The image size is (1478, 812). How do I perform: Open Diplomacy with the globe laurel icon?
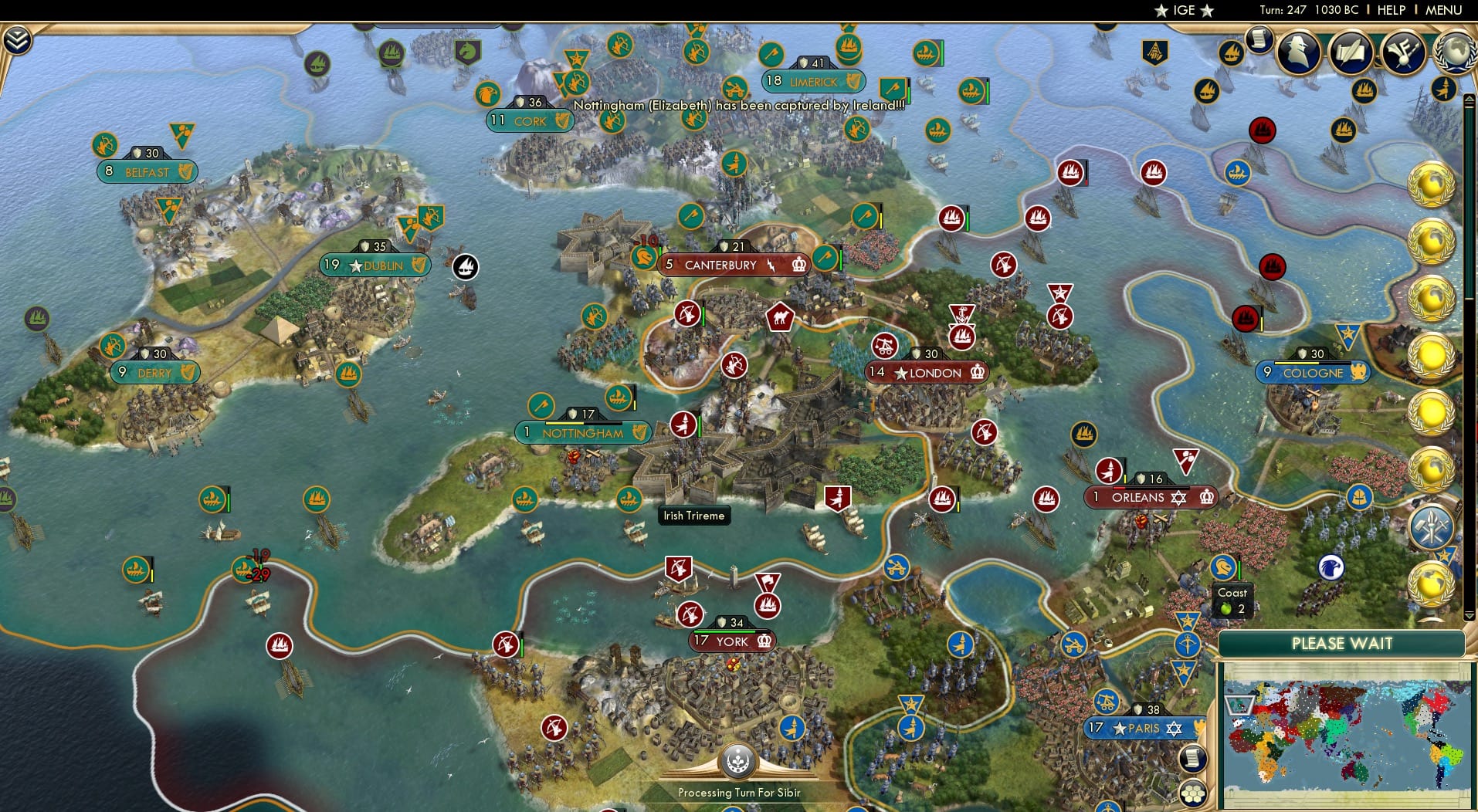point(1455,50)
